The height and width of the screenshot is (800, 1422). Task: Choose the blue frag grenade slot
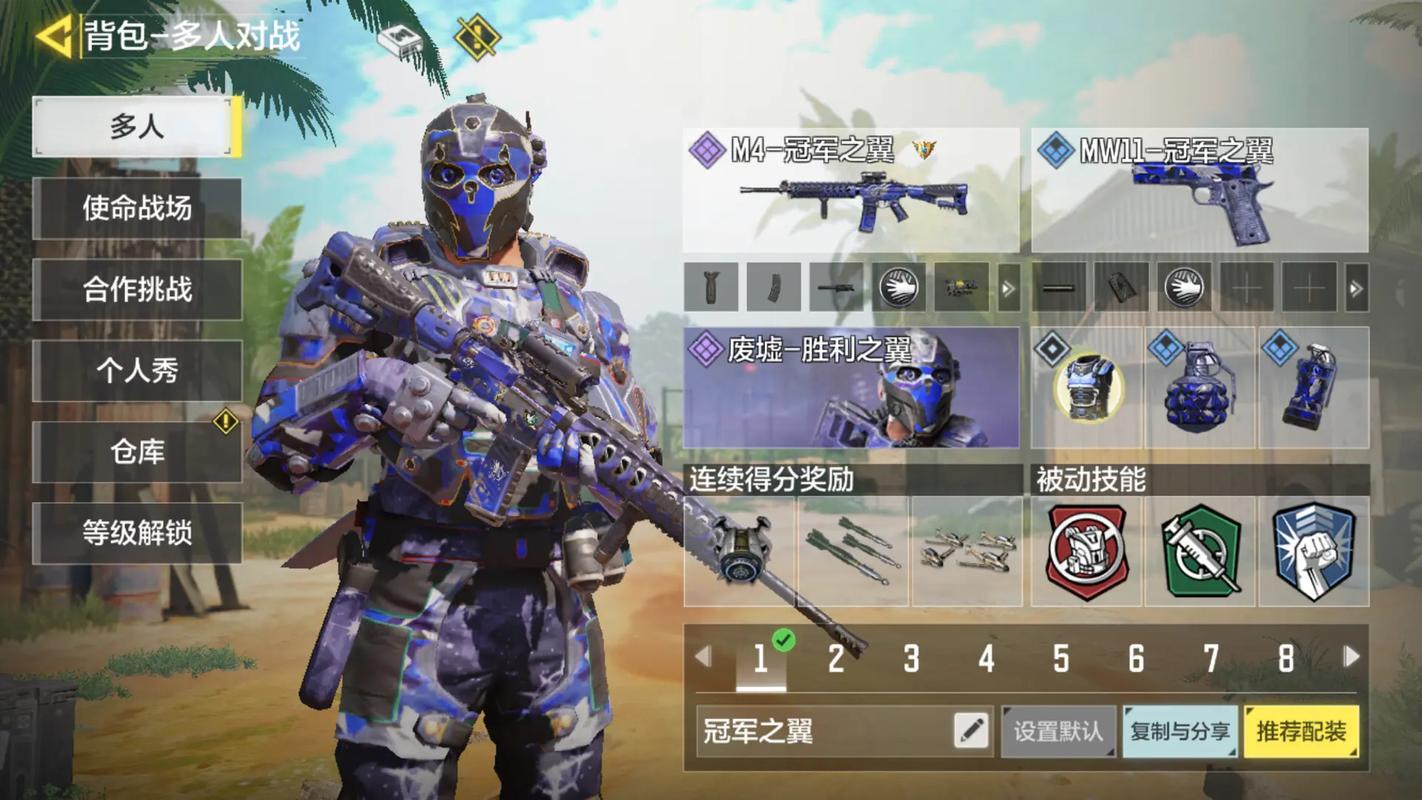tap(1200, 388)
